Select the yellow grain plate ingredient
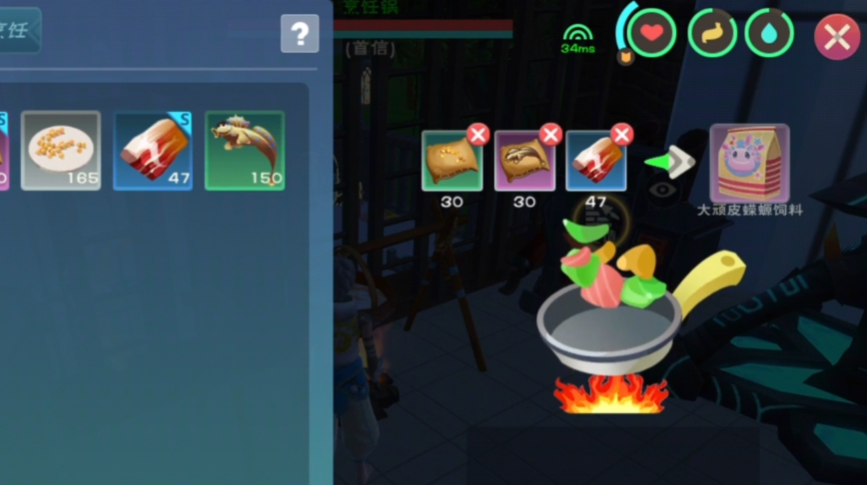 60,150
